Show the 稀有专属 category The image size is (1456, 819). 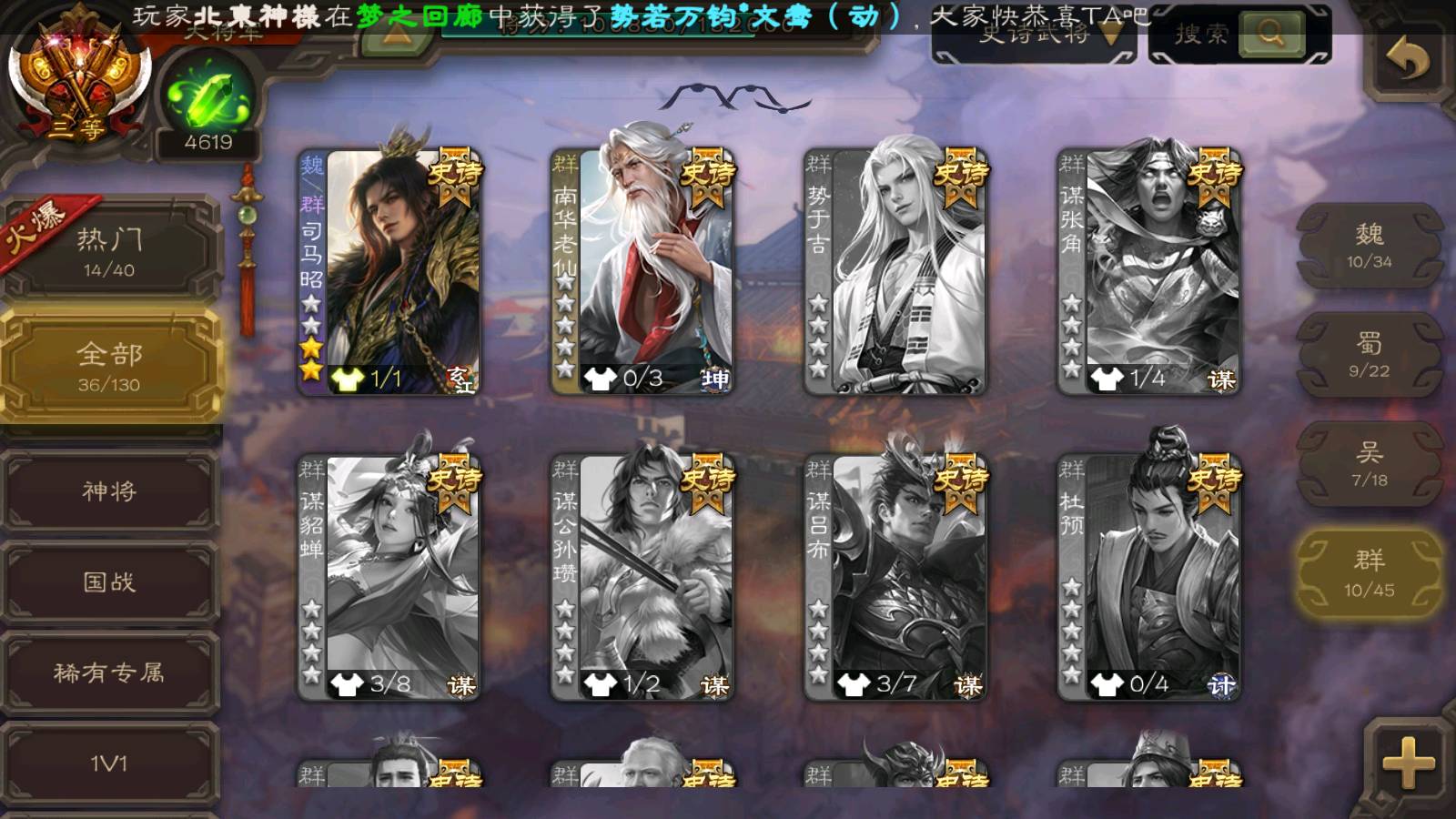[109, 673]
